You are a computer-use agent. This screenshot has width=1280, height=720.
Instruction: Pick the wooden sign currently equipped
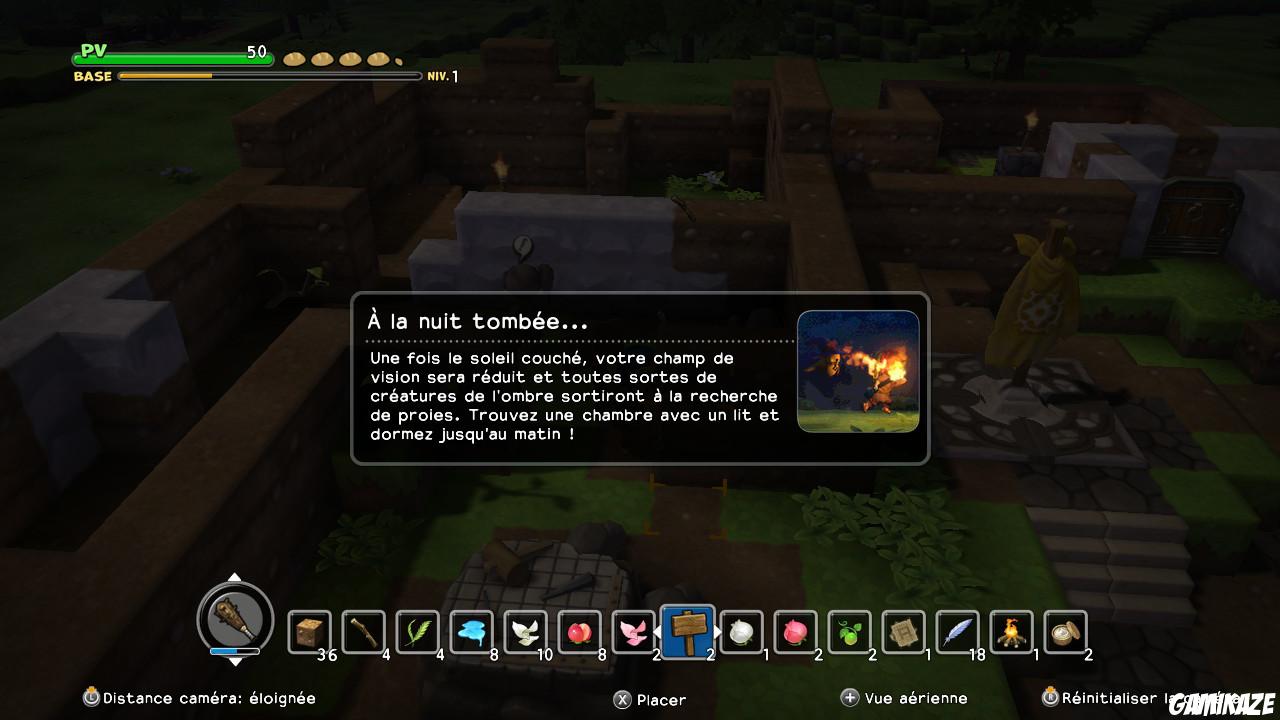click(687, 630)
